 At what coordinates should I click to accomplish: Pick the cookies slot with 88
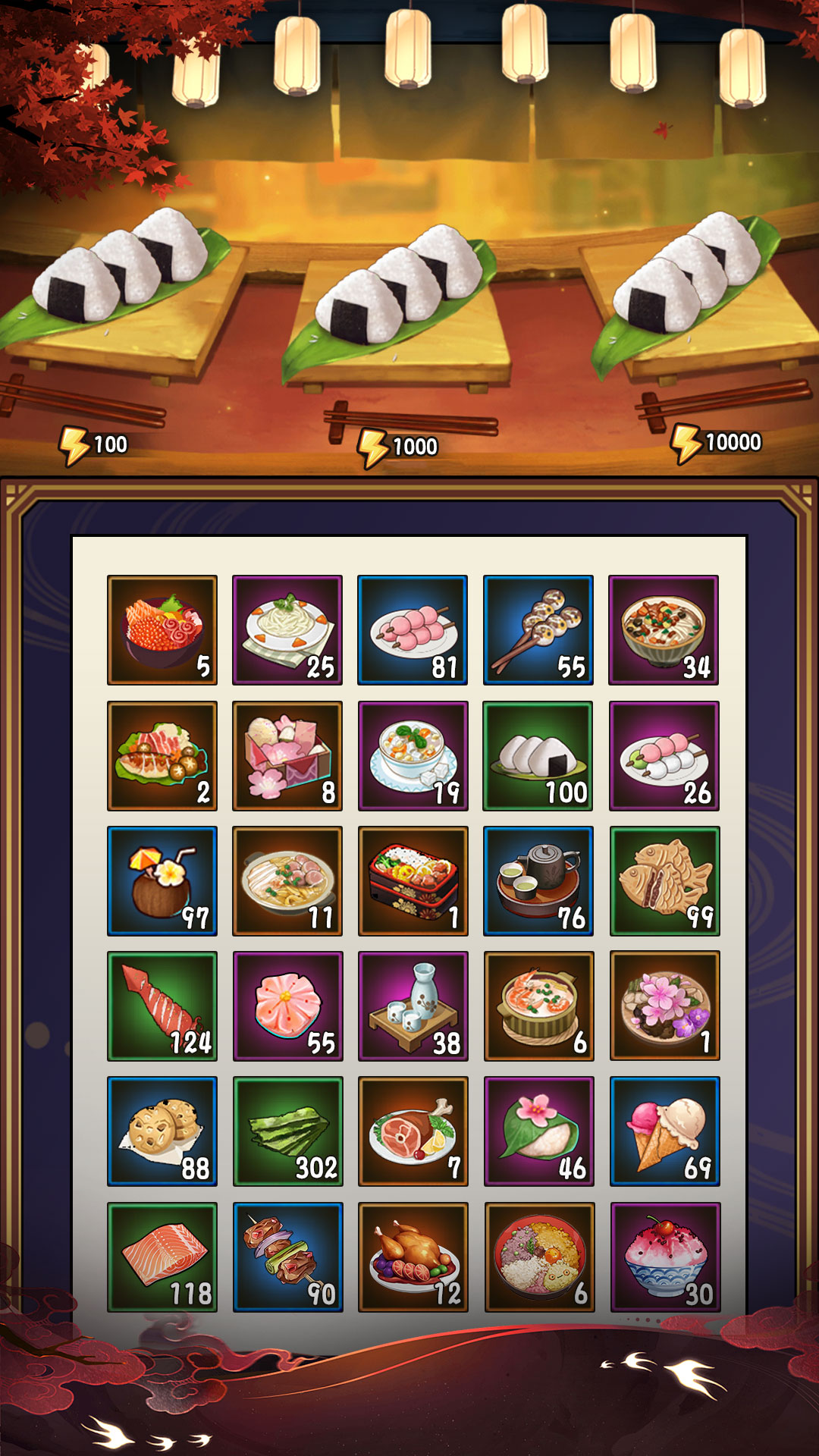click(162, 1131)
